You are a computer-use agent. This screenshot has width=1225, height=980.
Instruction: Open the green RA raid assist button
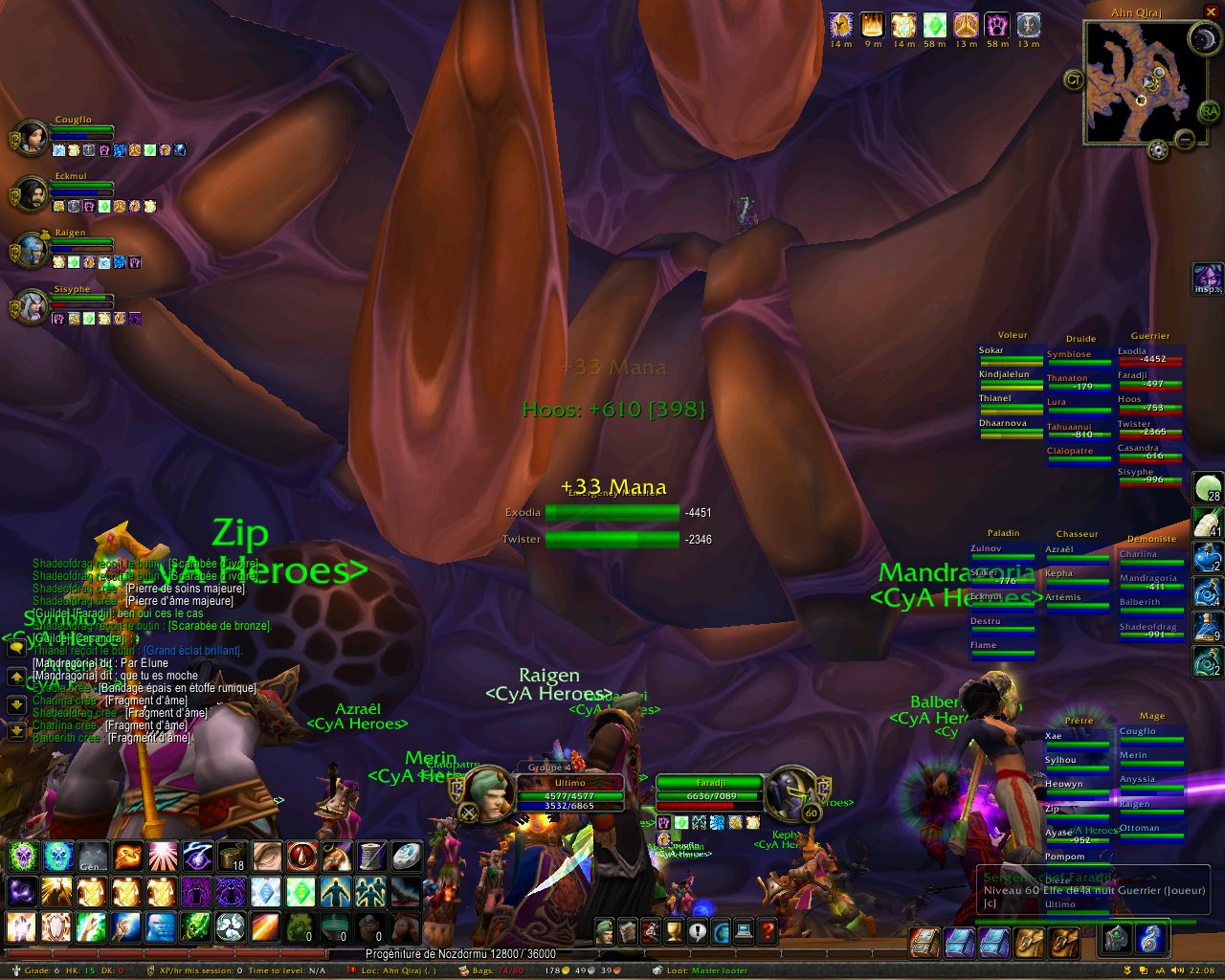[1210, 112]
